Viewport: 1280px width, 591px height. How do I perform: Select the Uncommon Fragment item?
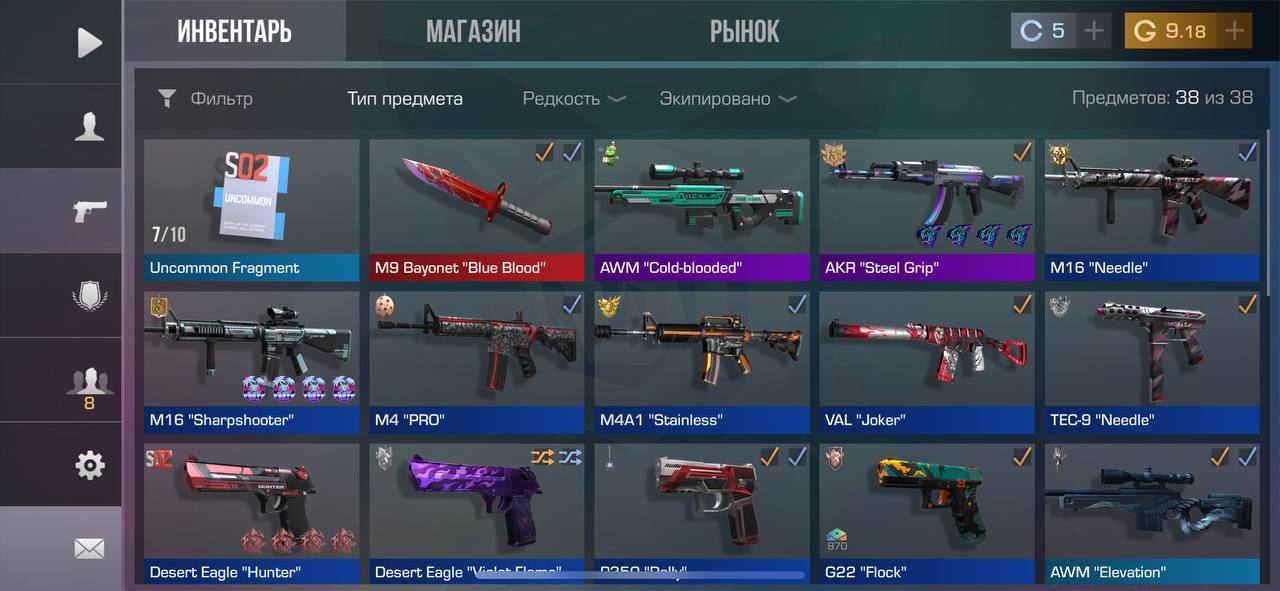tap(251, 209)
